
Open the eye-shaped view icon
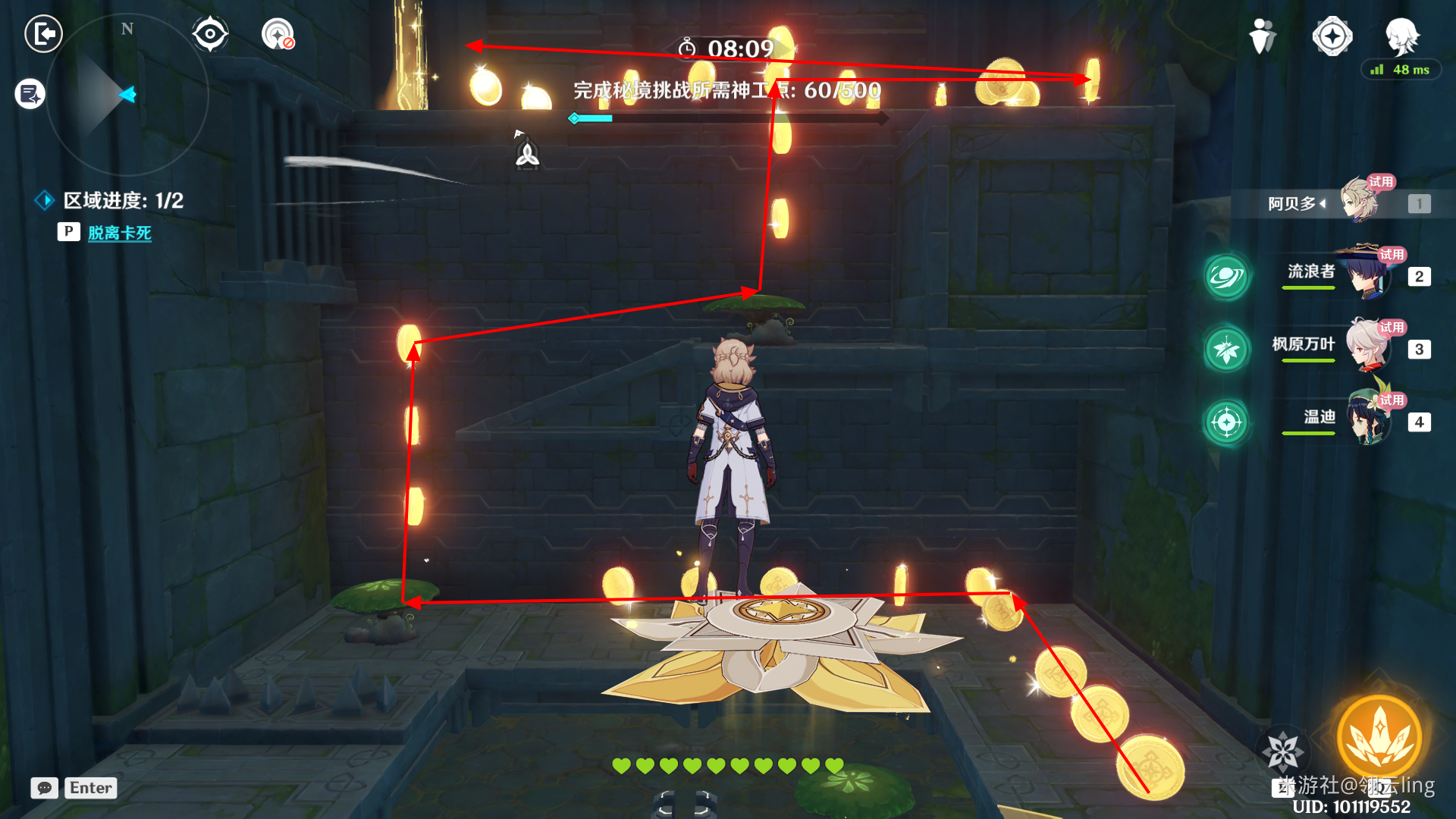tap(210, 34)
